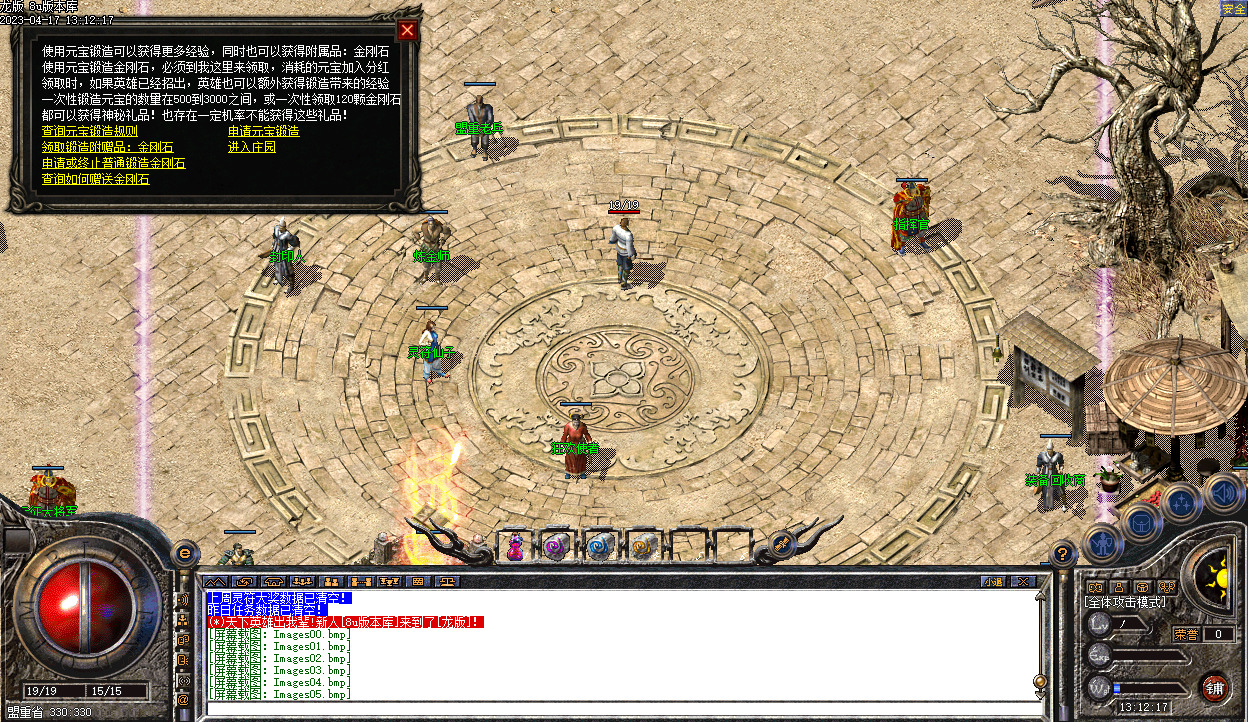Use the pink potion in the belt
The image size is (1248, 722).
coord(515,546)
